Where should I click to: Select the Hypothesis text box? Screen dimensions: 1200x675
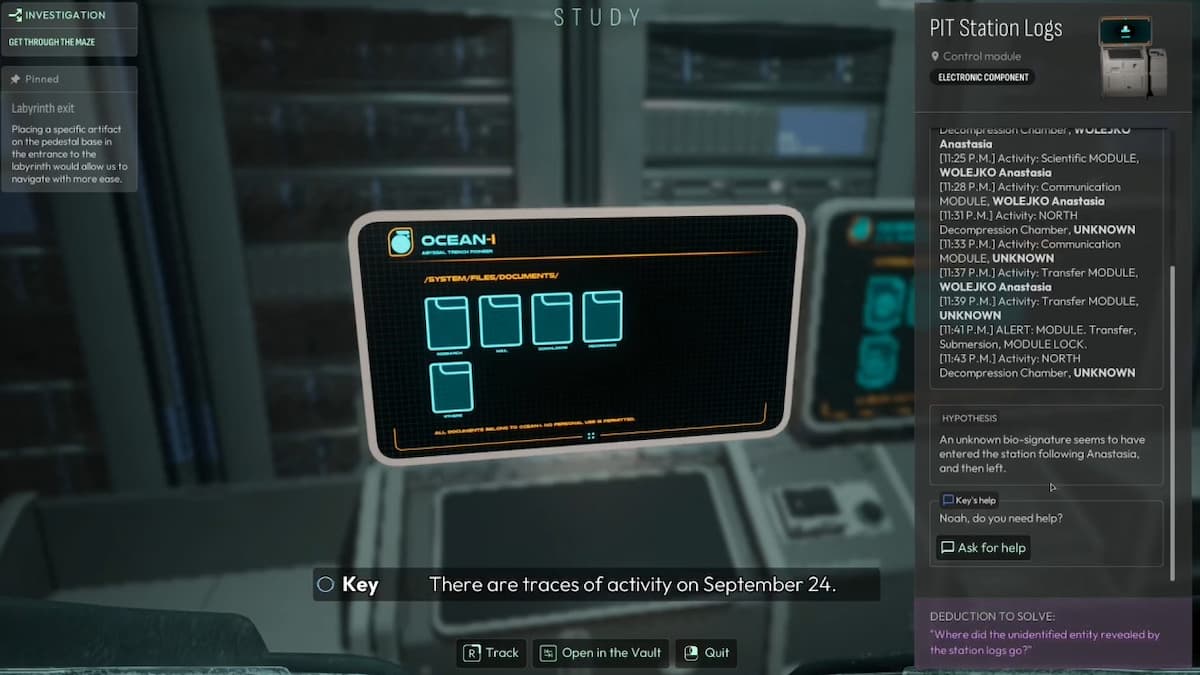click(1046, 444)
